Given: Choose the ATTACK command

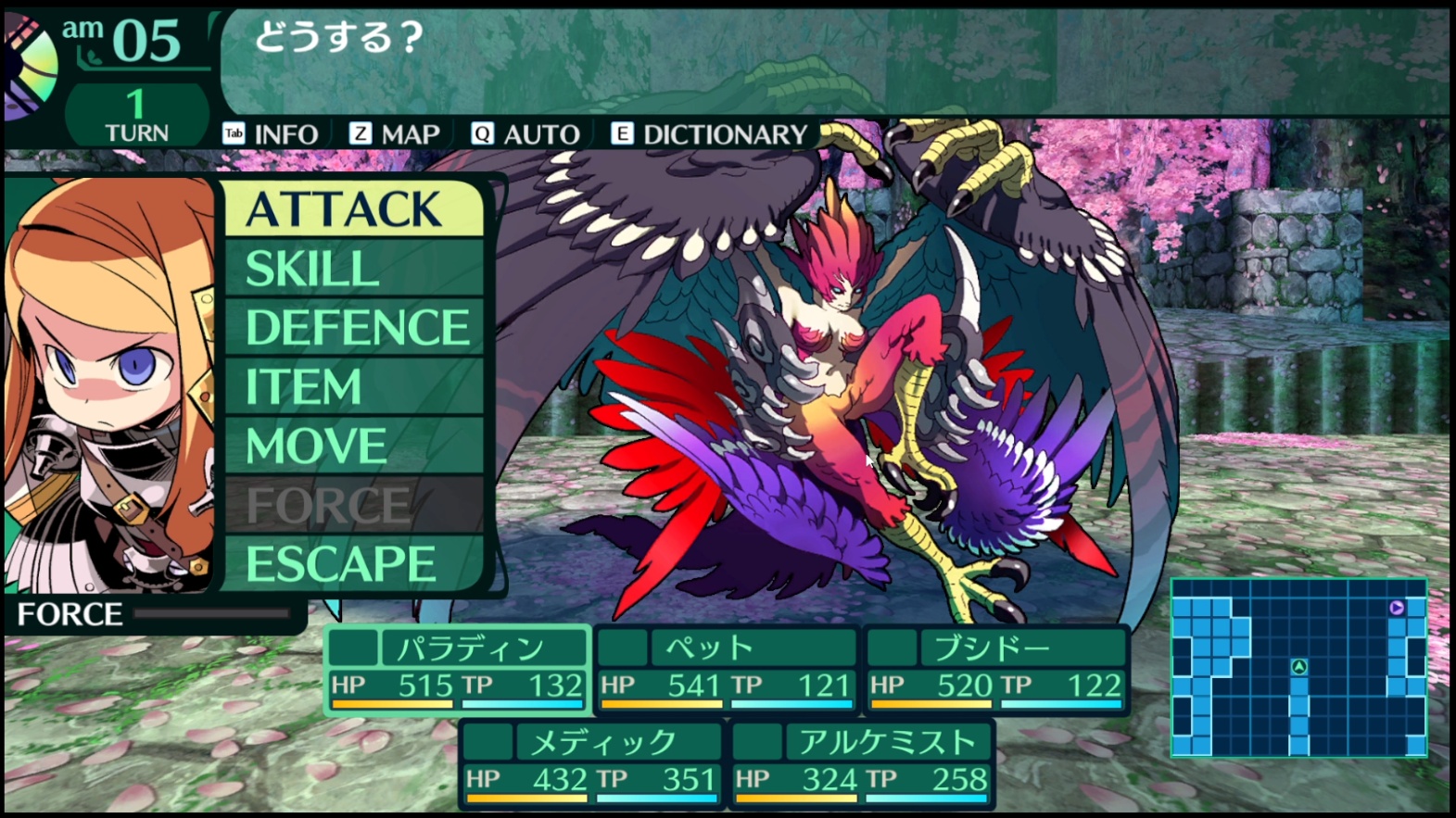Looking at the screenshot, I should pos(353,209).
